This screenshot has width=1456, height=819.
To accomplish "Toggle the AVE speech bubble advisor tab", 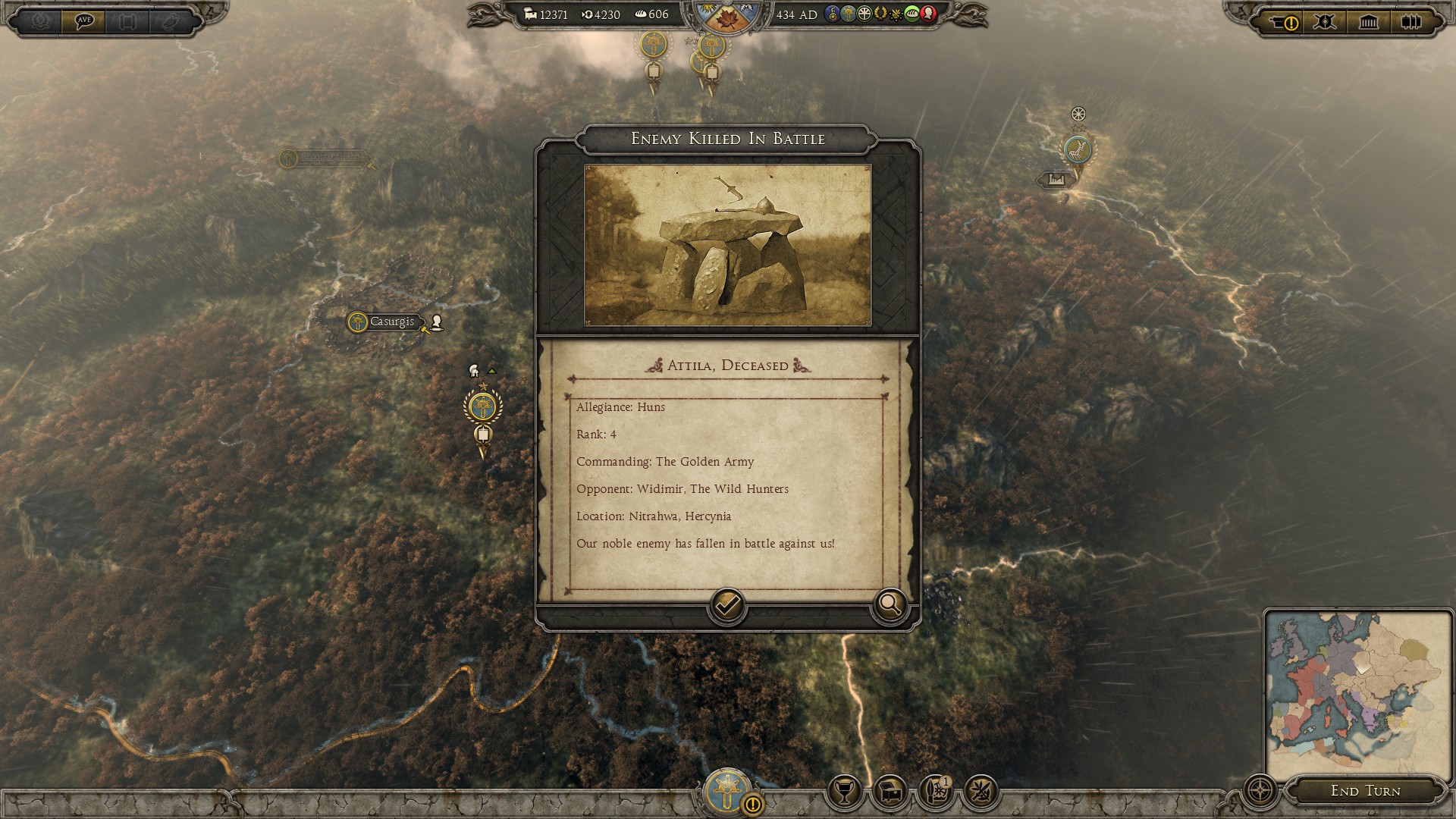I will (83, 20).
